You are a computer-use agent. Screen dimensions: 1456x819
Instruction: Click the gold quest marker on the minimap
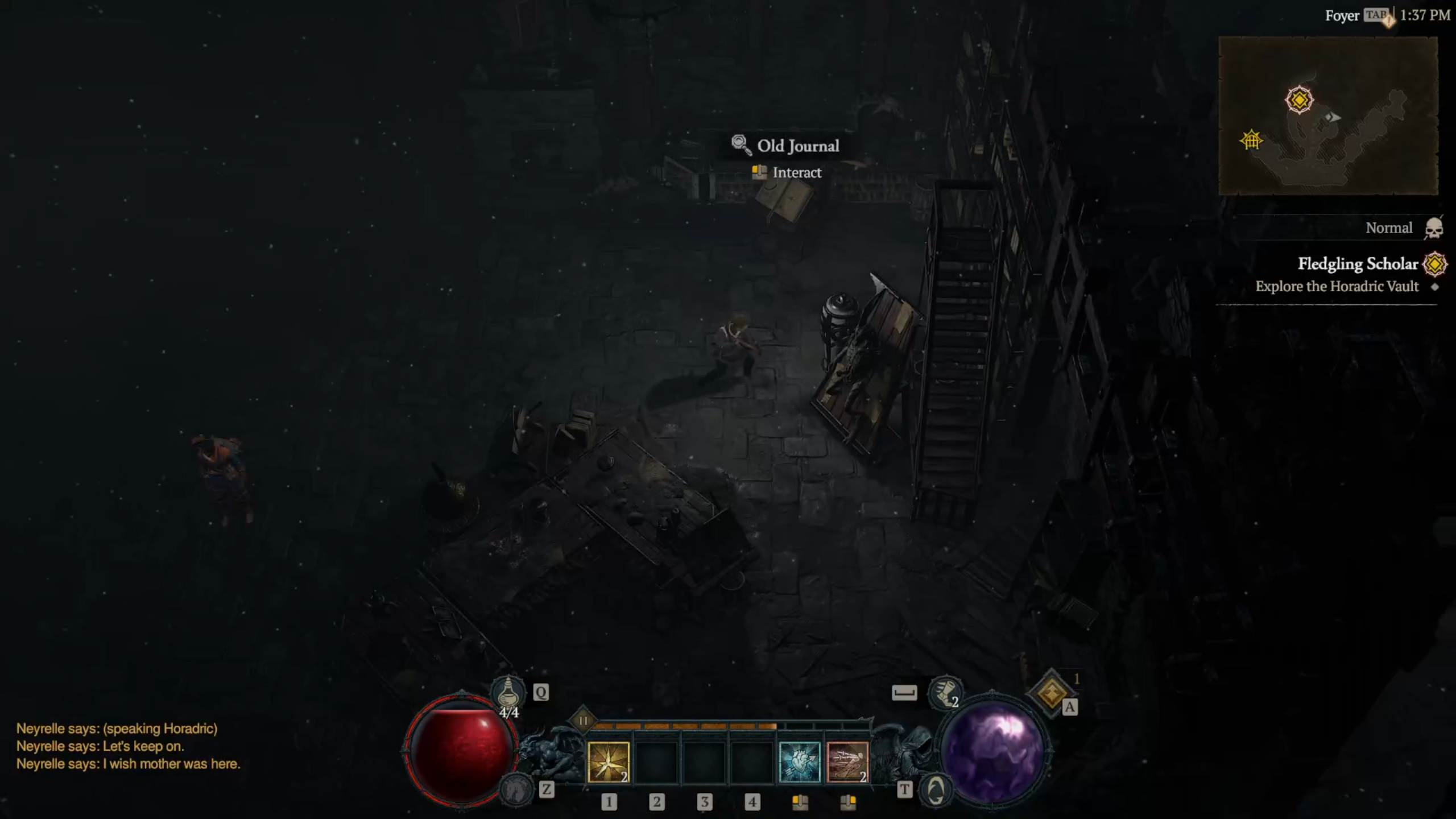click(1299, 100)
